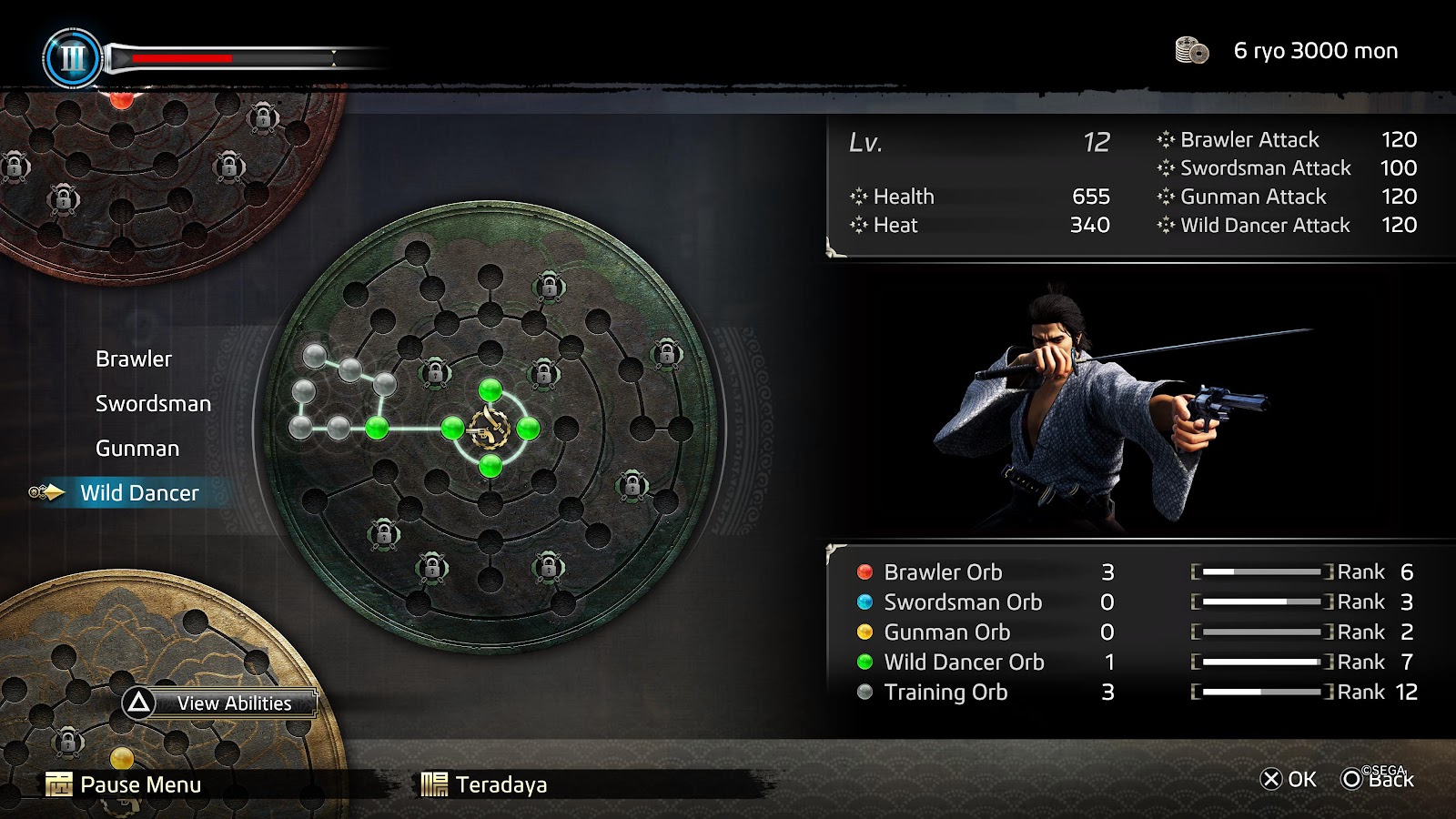Image resolution: width=1456 pixels, height=819 pixels.
Task: Select the Wild Dancer style entry
Action: click(139, 493)
